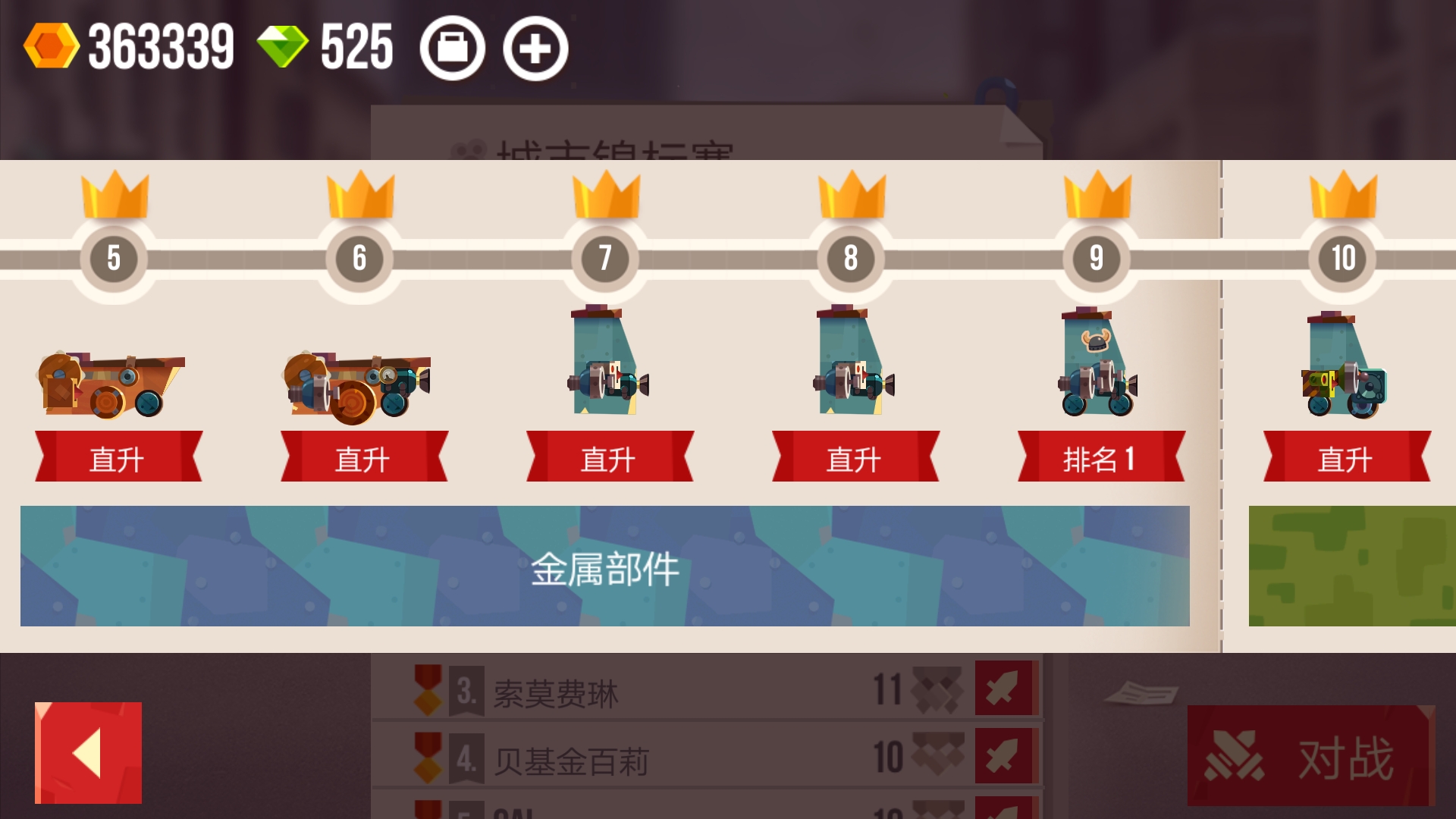Tap the plus icon to add currency

coord(535,47)
